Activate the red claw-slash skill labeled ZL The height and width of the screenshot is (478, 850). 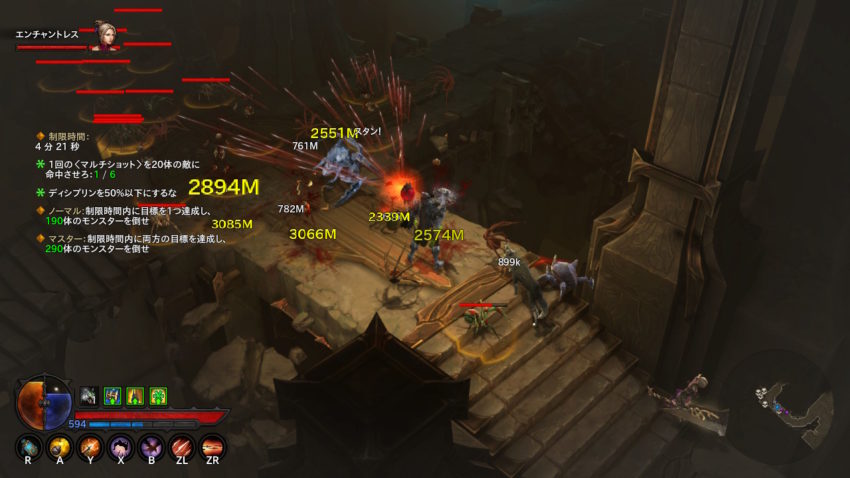[181, 447]
